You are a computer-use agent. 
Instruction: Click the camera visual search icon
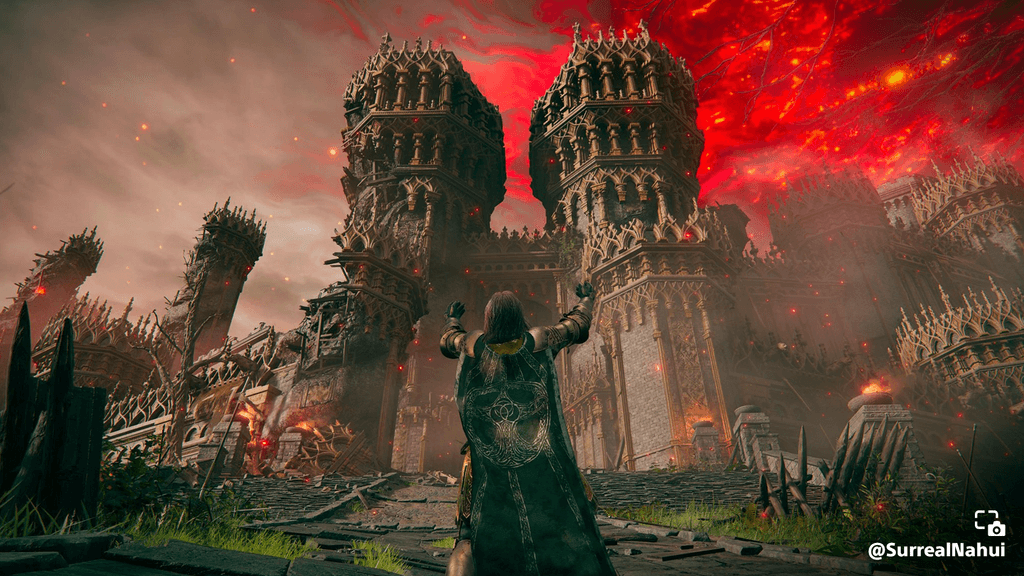990,523
